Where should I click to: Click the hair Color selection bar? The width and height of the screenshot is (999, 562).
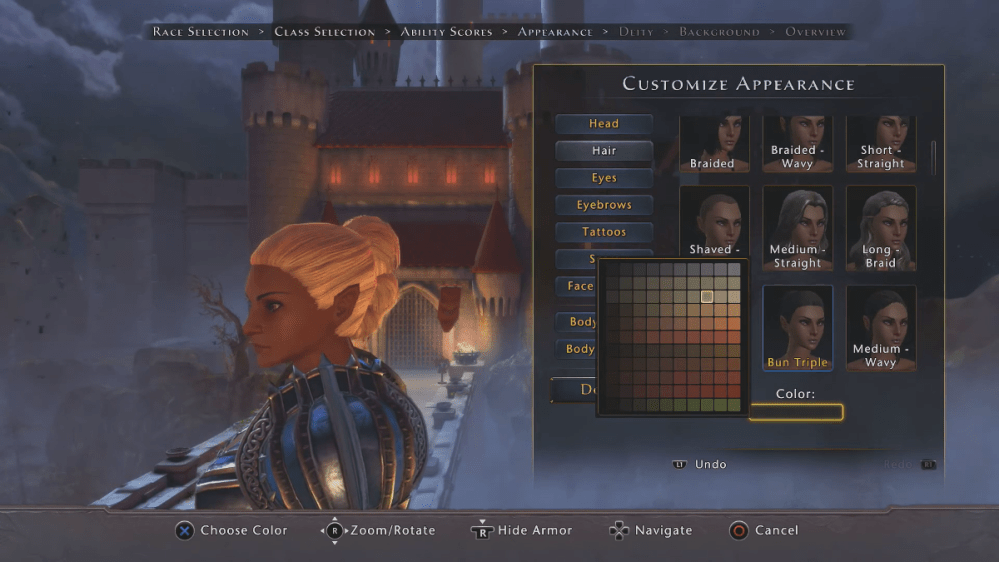pyautogui.click(x=796, y=412)
